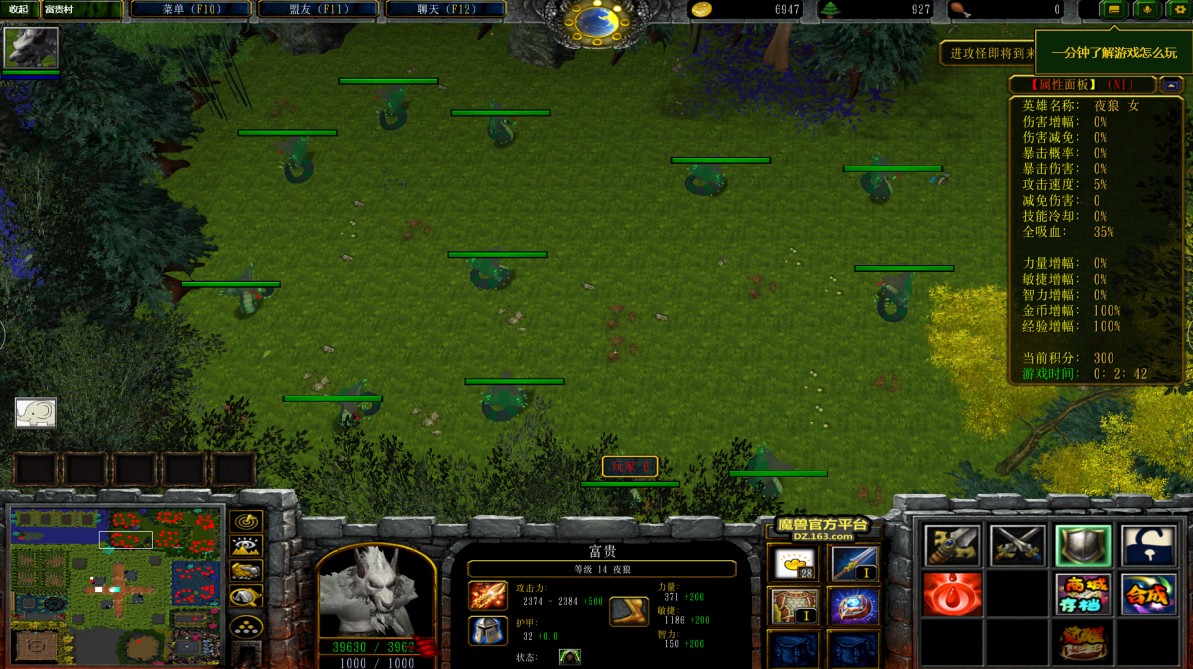1193x669 pixels.
Task: Click the 收起 collapse button
Action: (x=19, y=9)
